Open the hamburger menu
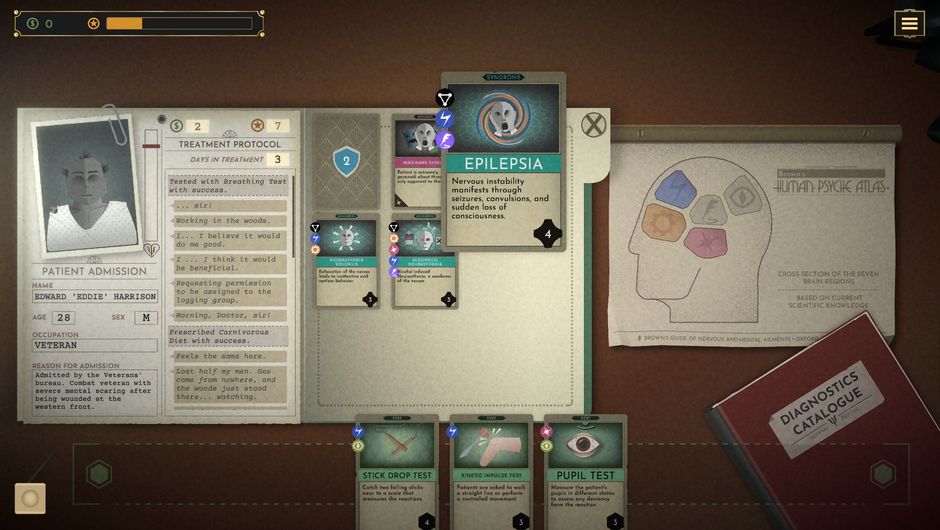Viewport: 940px width, 530px height. click(x=908, y=24)
